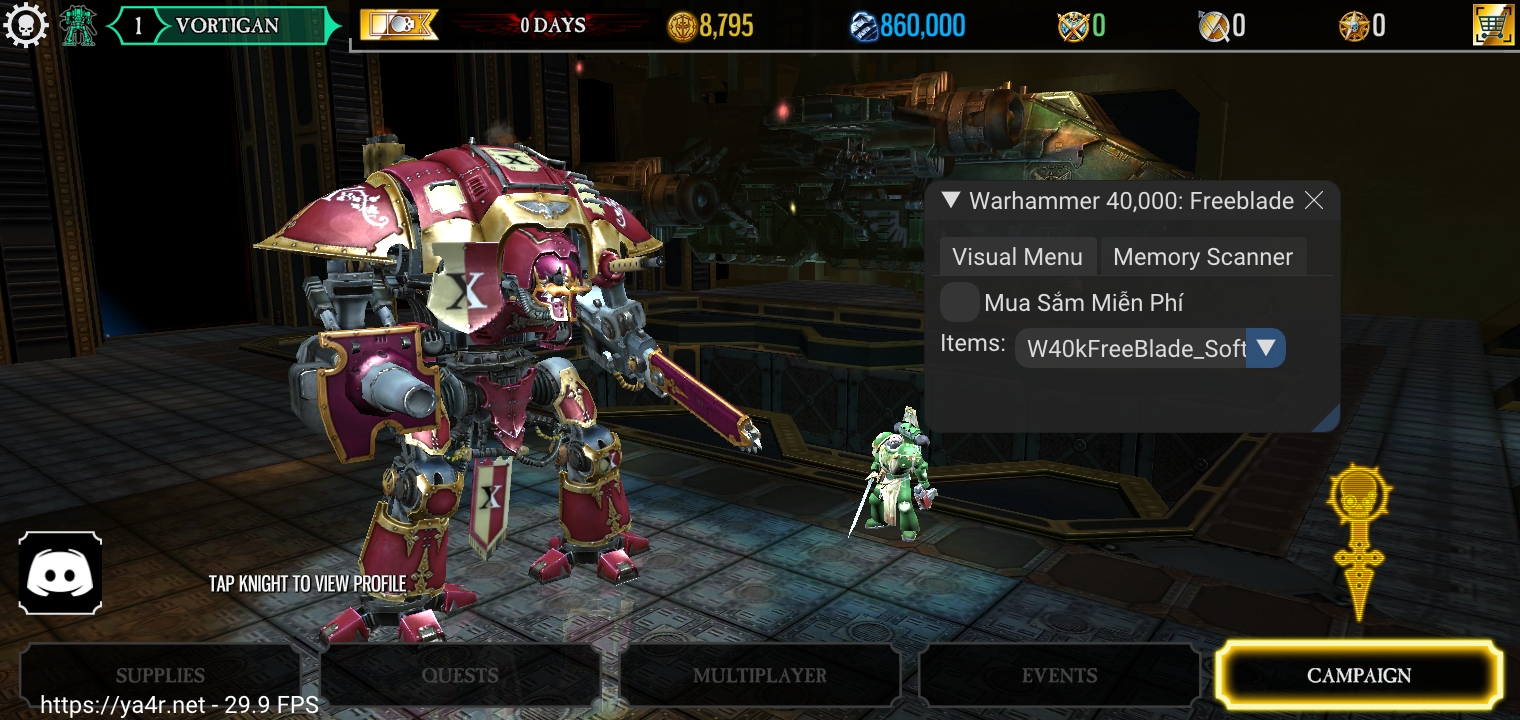Tap the banner icon next to 0 Days
Screen dimensions: 1520x720
[x=398, y=24]
